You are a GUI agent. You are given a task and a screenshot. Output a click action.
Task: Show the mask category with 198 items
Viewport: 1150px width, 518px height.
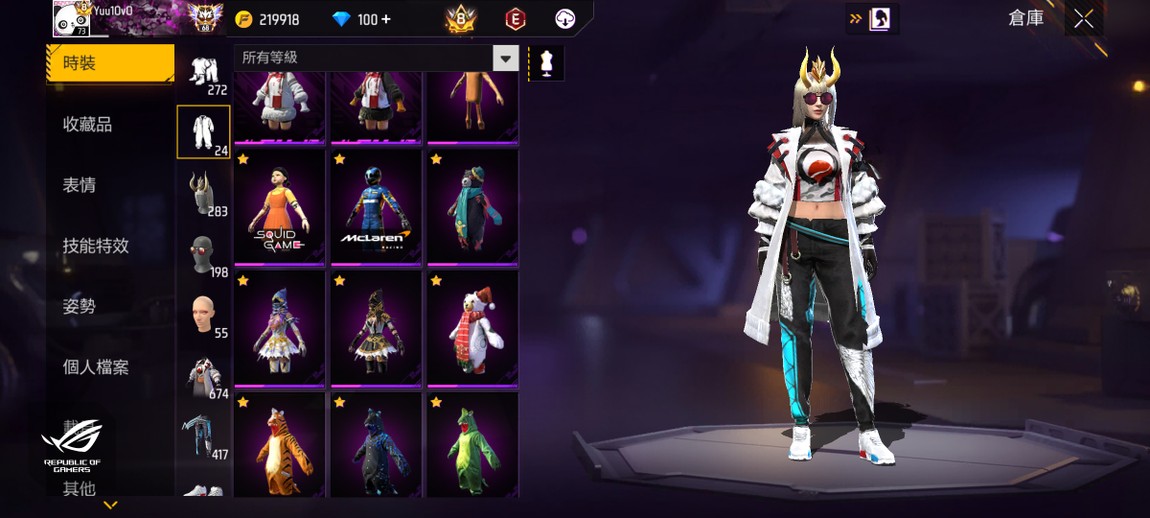tap(204, 254)
